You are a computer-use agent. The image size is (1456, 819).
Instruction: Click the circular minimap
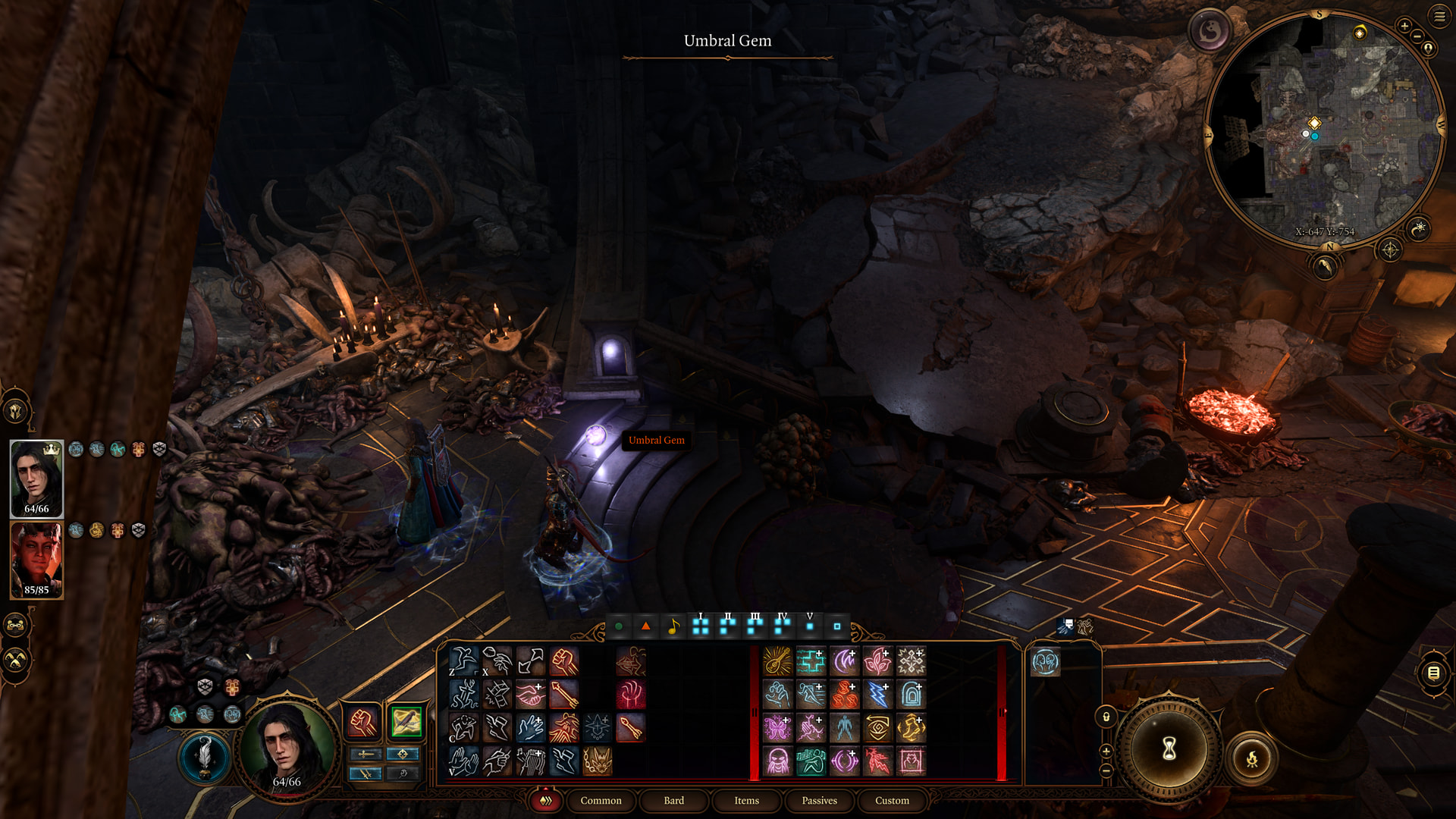point(1323,129)
